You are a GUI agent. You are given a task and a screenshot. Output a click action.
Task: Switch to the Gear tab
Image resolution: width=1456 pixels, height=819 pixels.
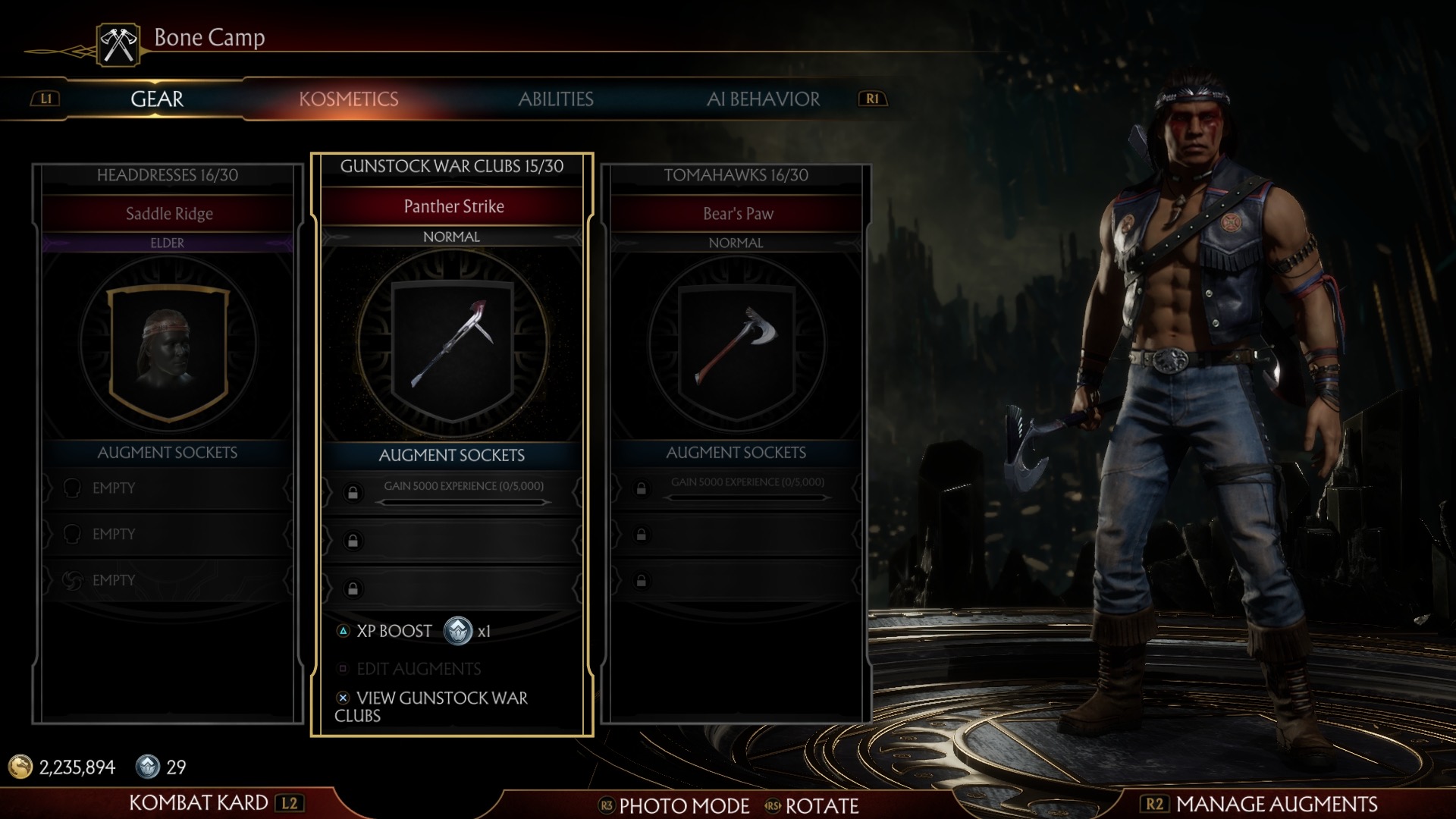[157, 99]
